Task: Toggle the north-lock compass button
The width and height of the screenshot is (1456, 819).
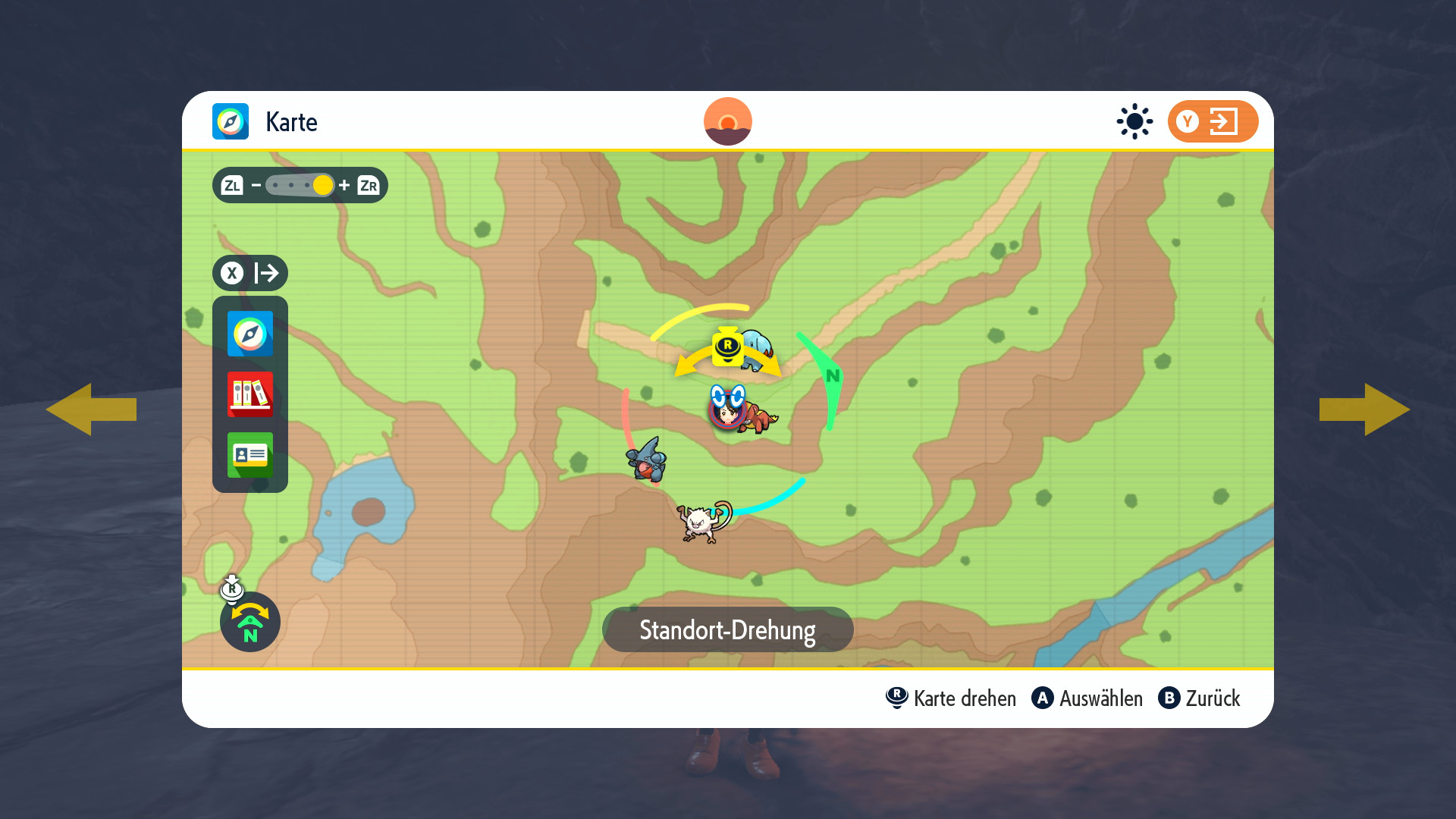Action: pyautogui.click(x=249, y=622)
